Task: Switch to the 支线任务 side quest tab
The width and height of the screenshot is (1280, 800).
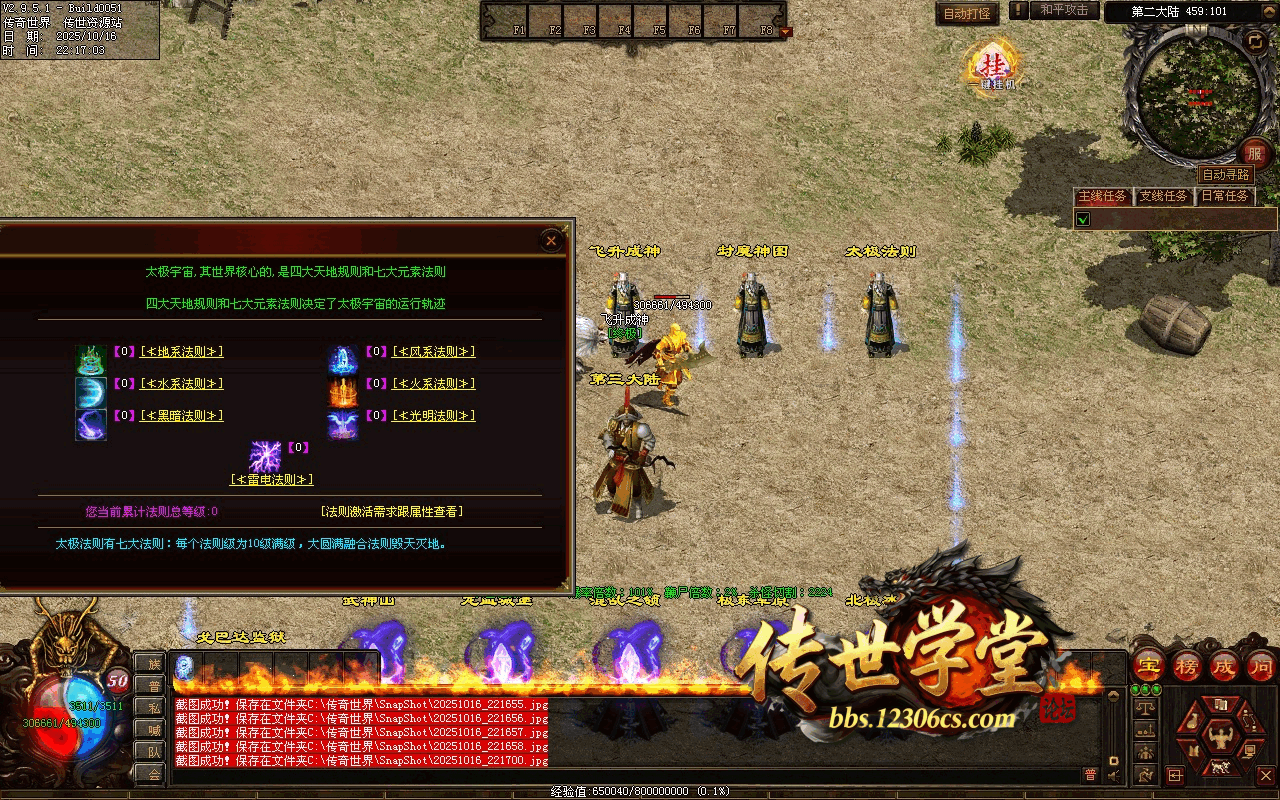Action: pyautogui.click(x=1163, y=196)
